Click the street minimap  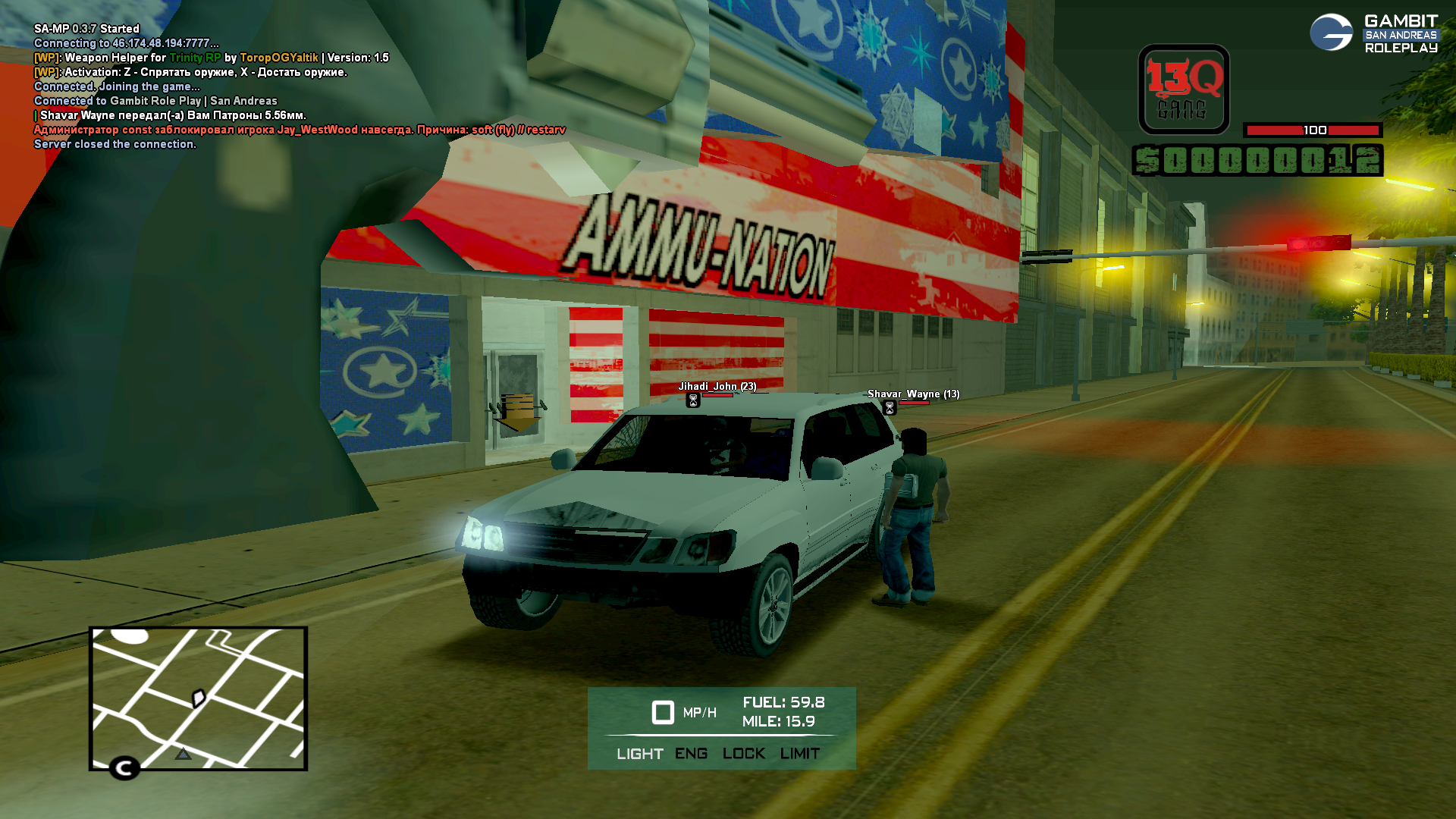[x=198, y=698]
